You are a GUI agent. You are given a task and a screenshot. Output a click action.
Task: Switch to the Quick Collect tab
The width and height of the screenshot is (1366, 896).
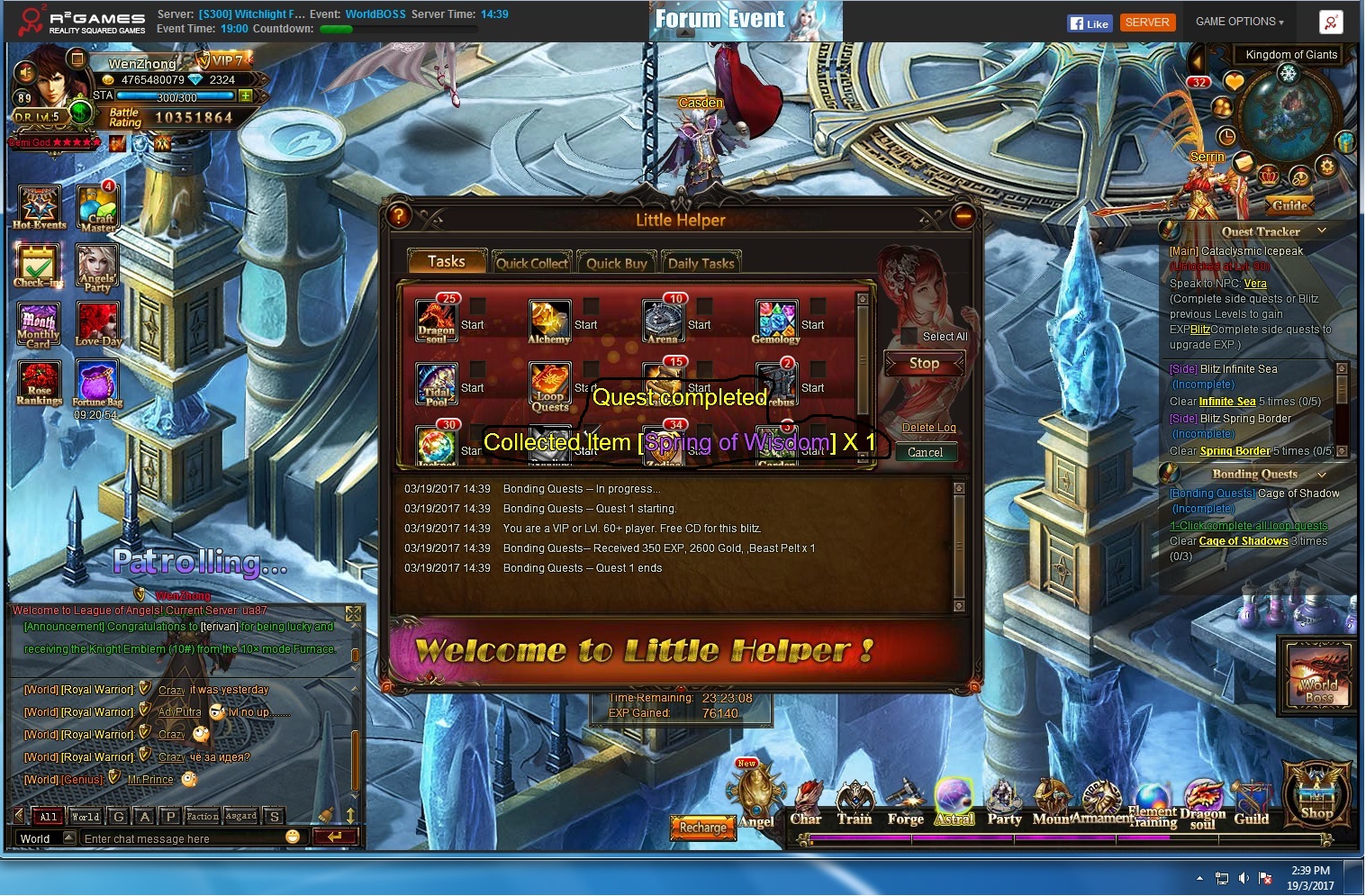point(532,263)
